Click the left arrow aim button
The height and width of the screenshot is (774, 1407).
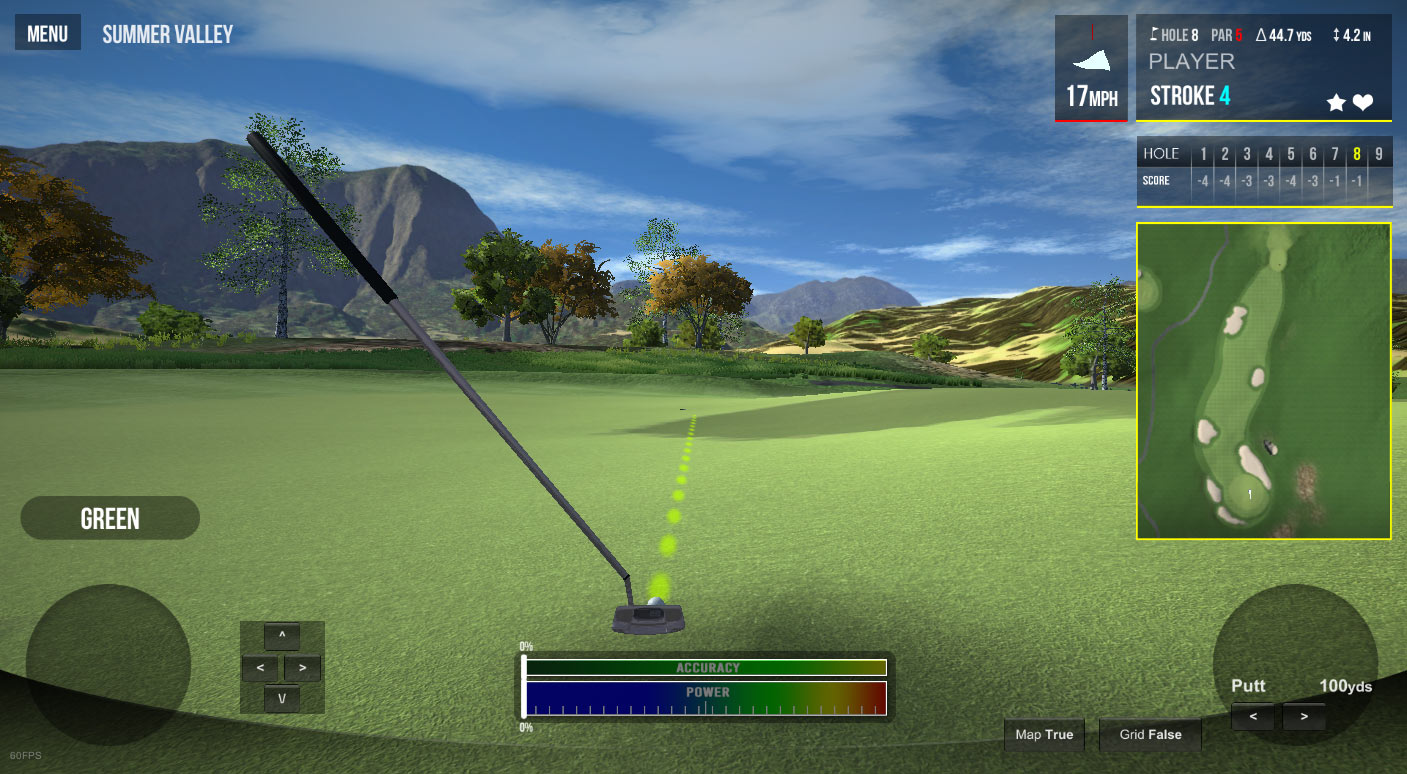coord(260,667)
